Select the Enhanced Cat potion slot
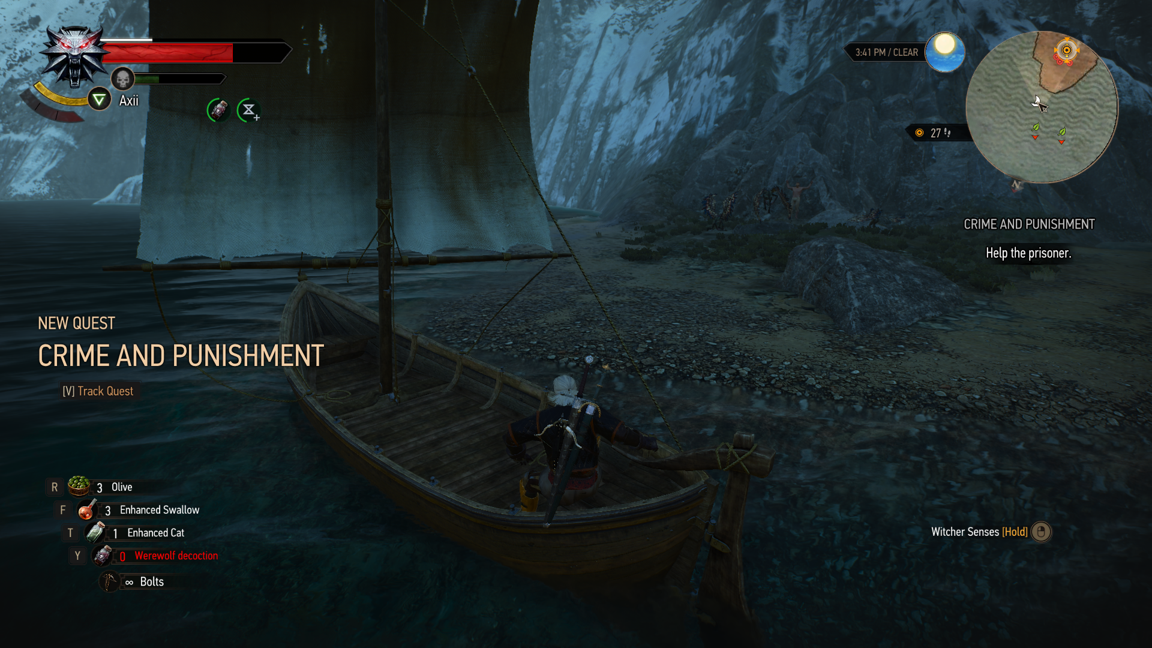The width and height of the screenshot is (1152, 648). (95, 533)
